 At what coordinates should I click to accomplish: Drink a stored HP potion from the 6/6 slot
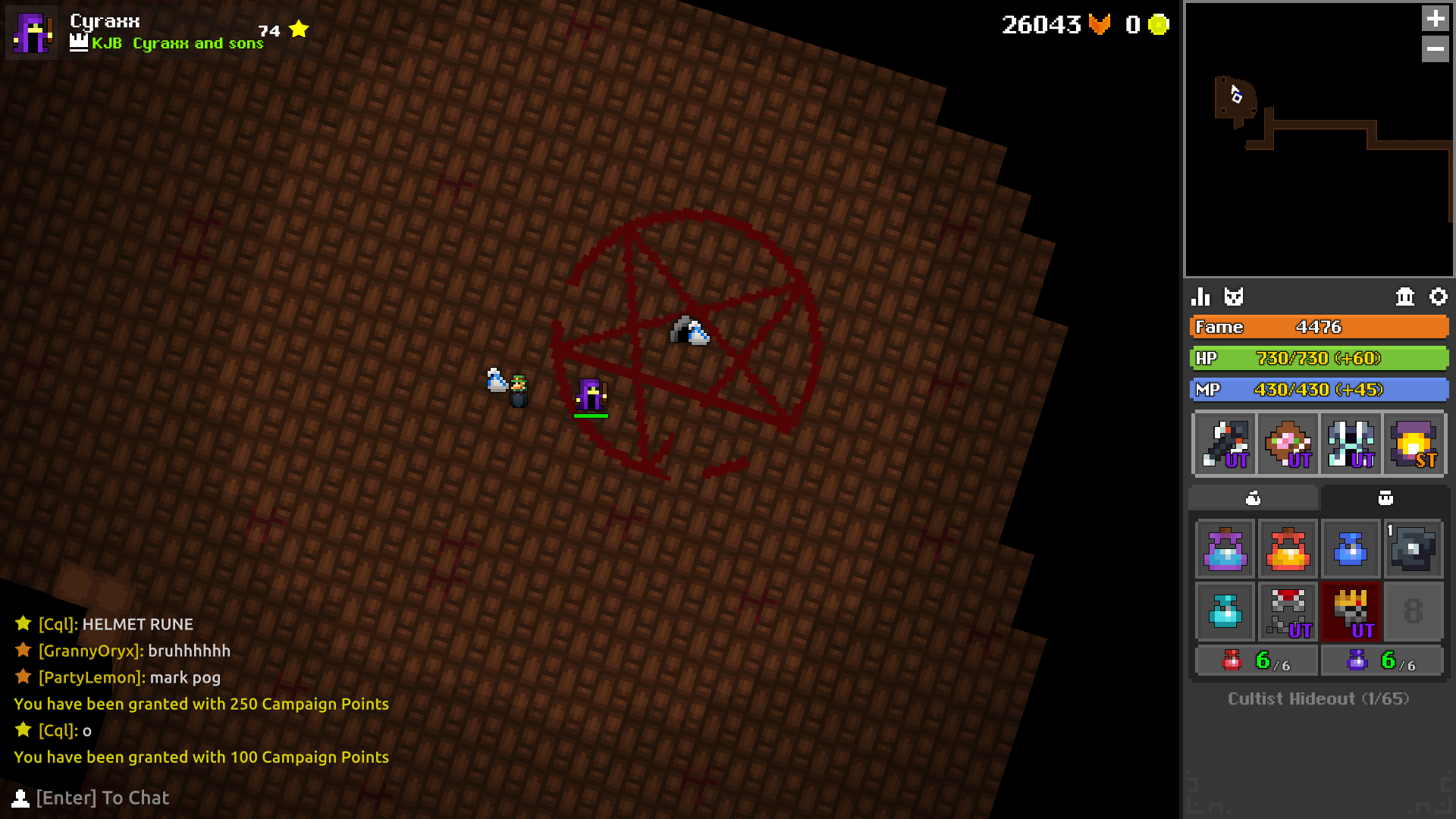coord(1255,660)
